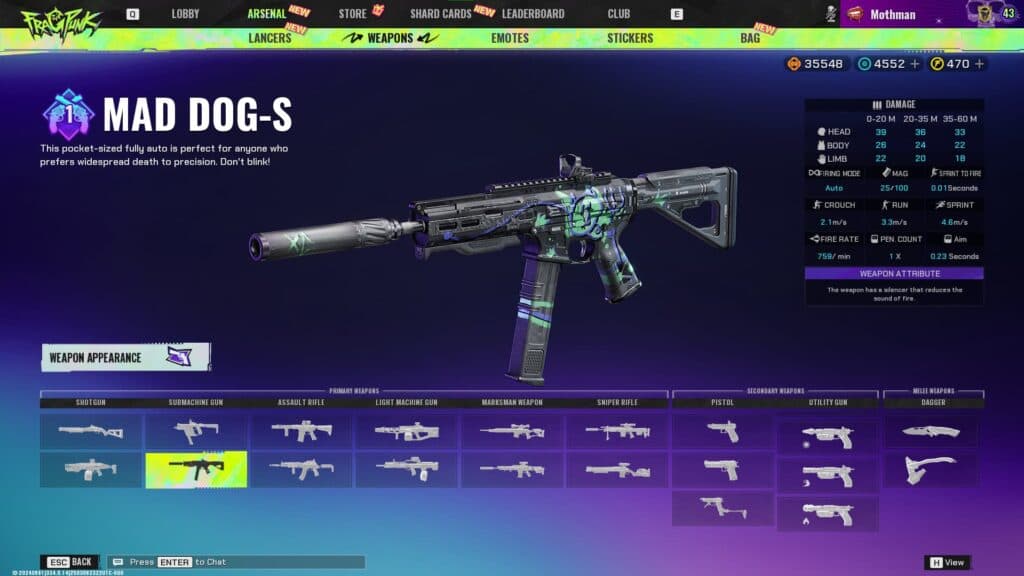Open the Leaderboard tab

pos(532,14)
